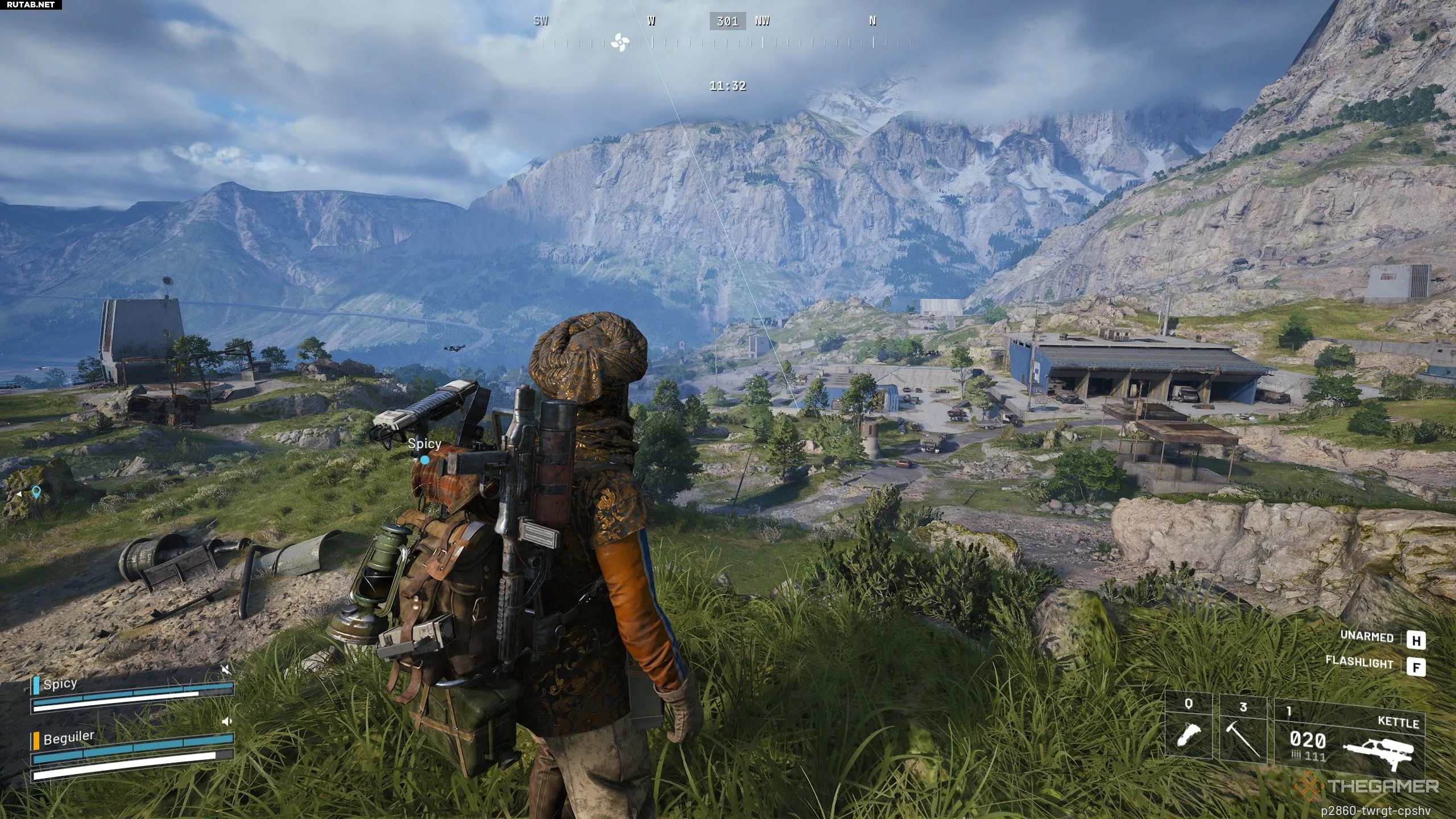The width and height of the screenshot is (1456, 819).
Task: Choose the pickaxe tool in slot 3
Action: pos(1243,730)
